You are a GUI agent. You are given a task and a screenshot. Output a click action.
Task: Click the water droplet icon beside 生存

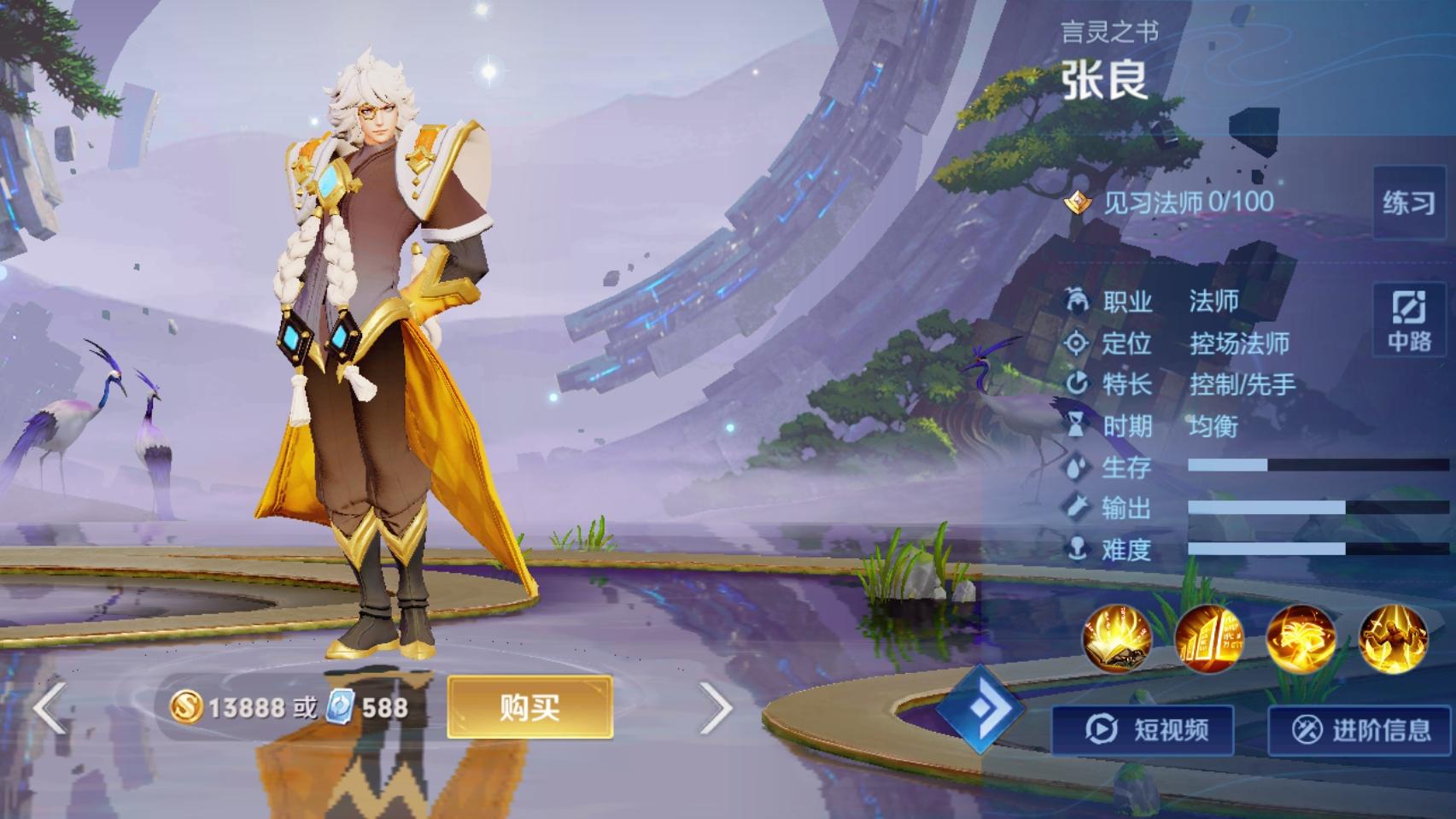coord(1076,468)
